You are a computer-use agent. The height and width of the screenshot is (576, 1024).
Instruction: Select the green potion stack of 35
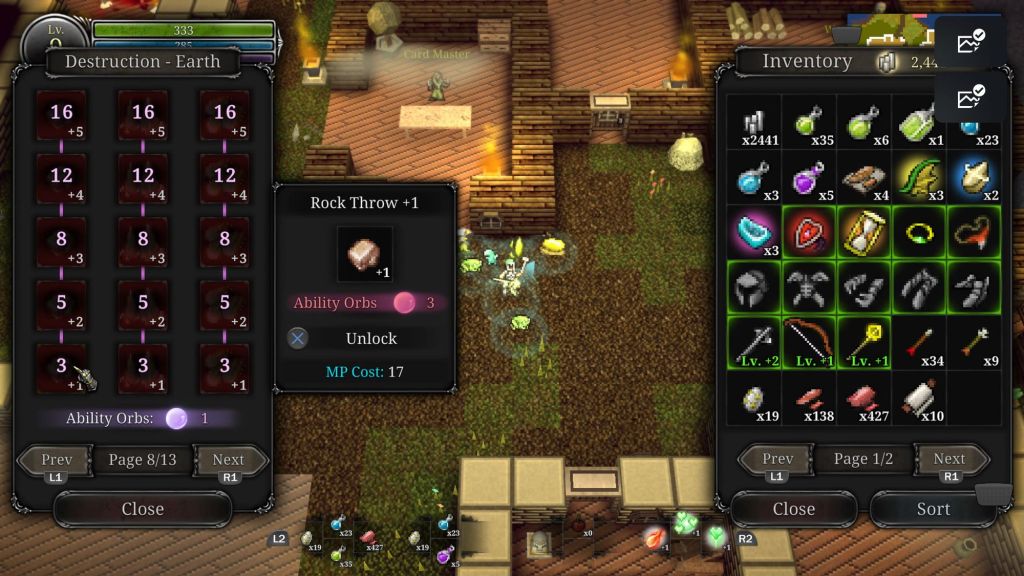tap(808, 123)
